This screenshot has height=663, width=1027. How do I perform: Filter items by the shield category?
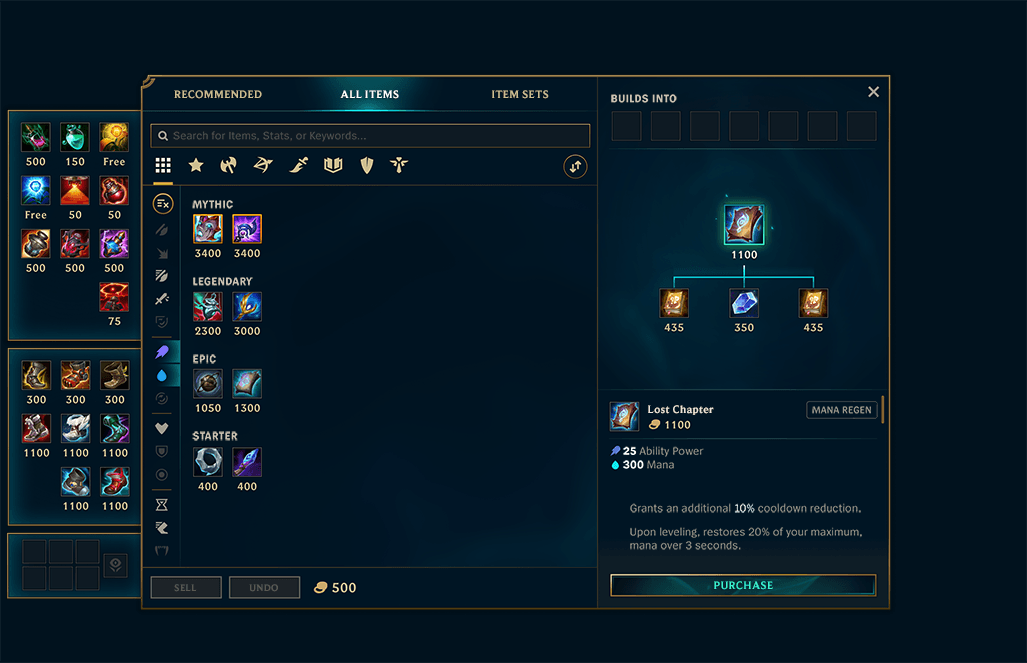[367, 165]
